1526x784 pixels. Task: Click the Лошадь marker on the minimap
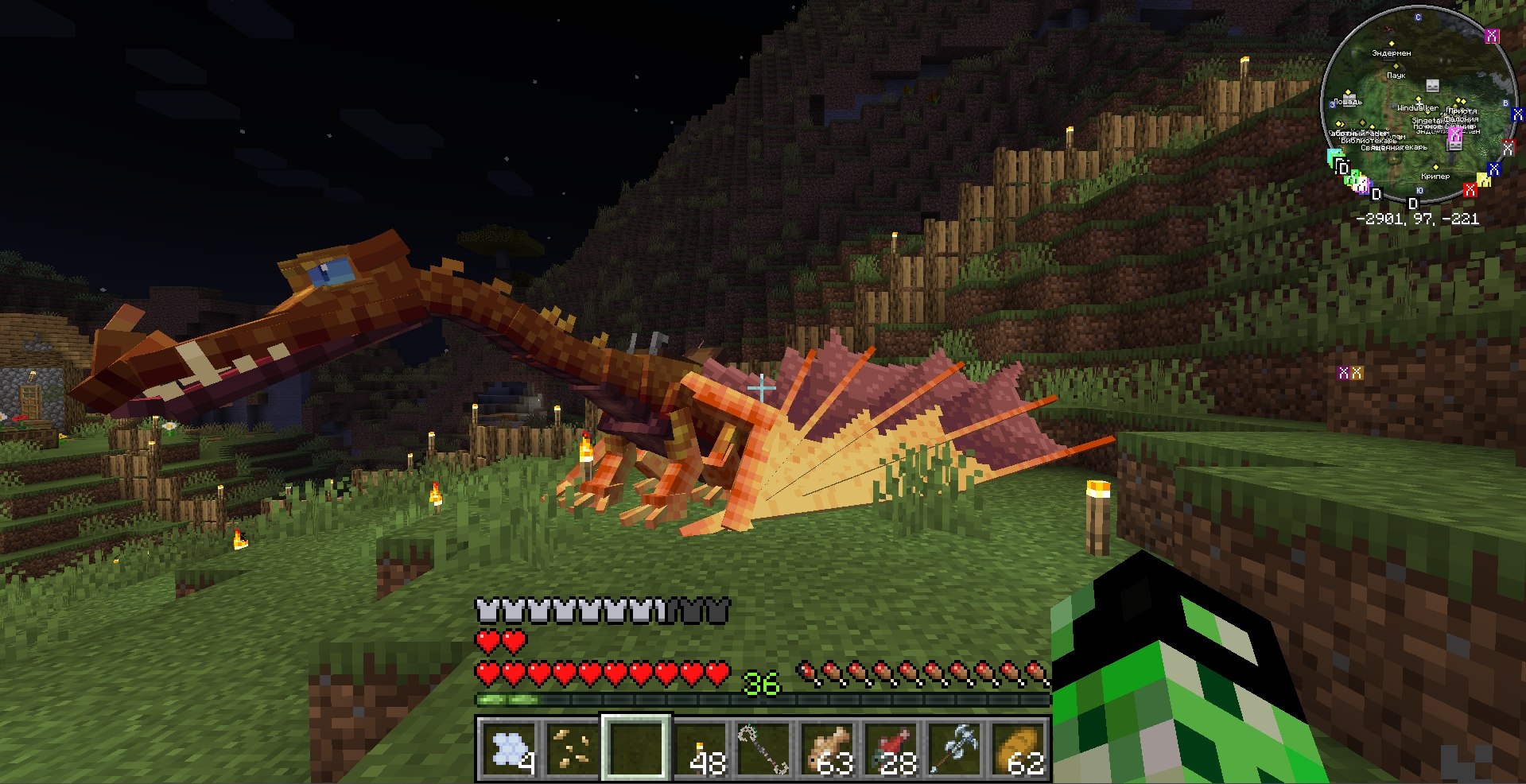pyautogui.click(x=1348, y=102)
